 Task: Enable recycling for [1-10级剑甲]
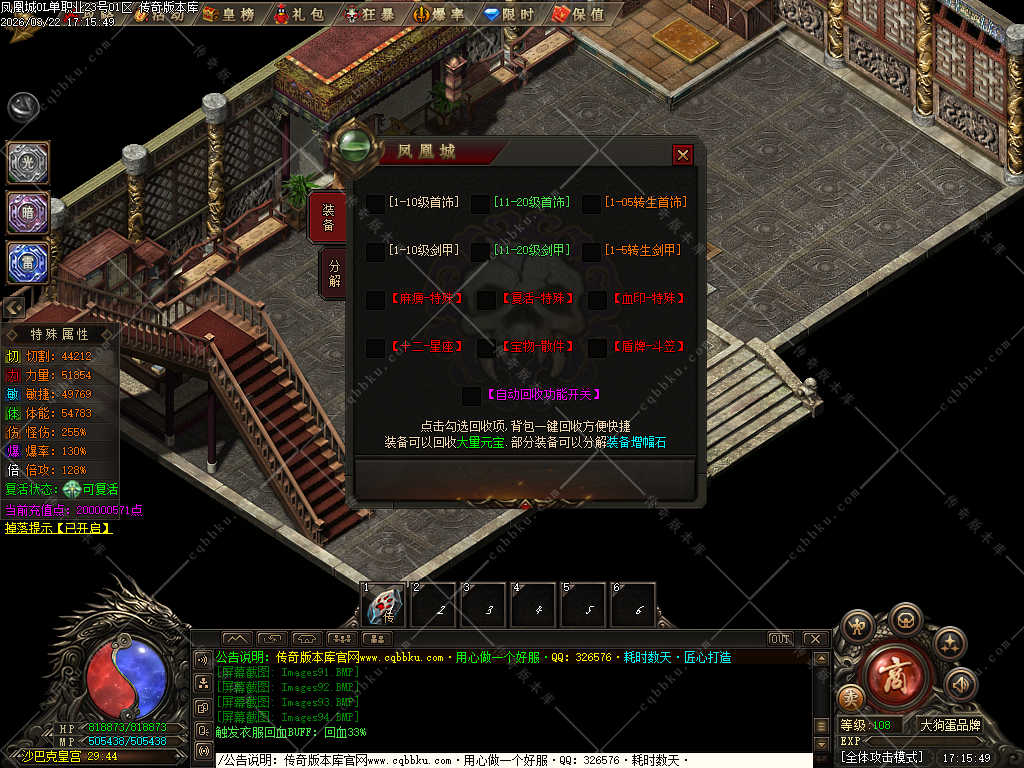(x=375, y=251)
